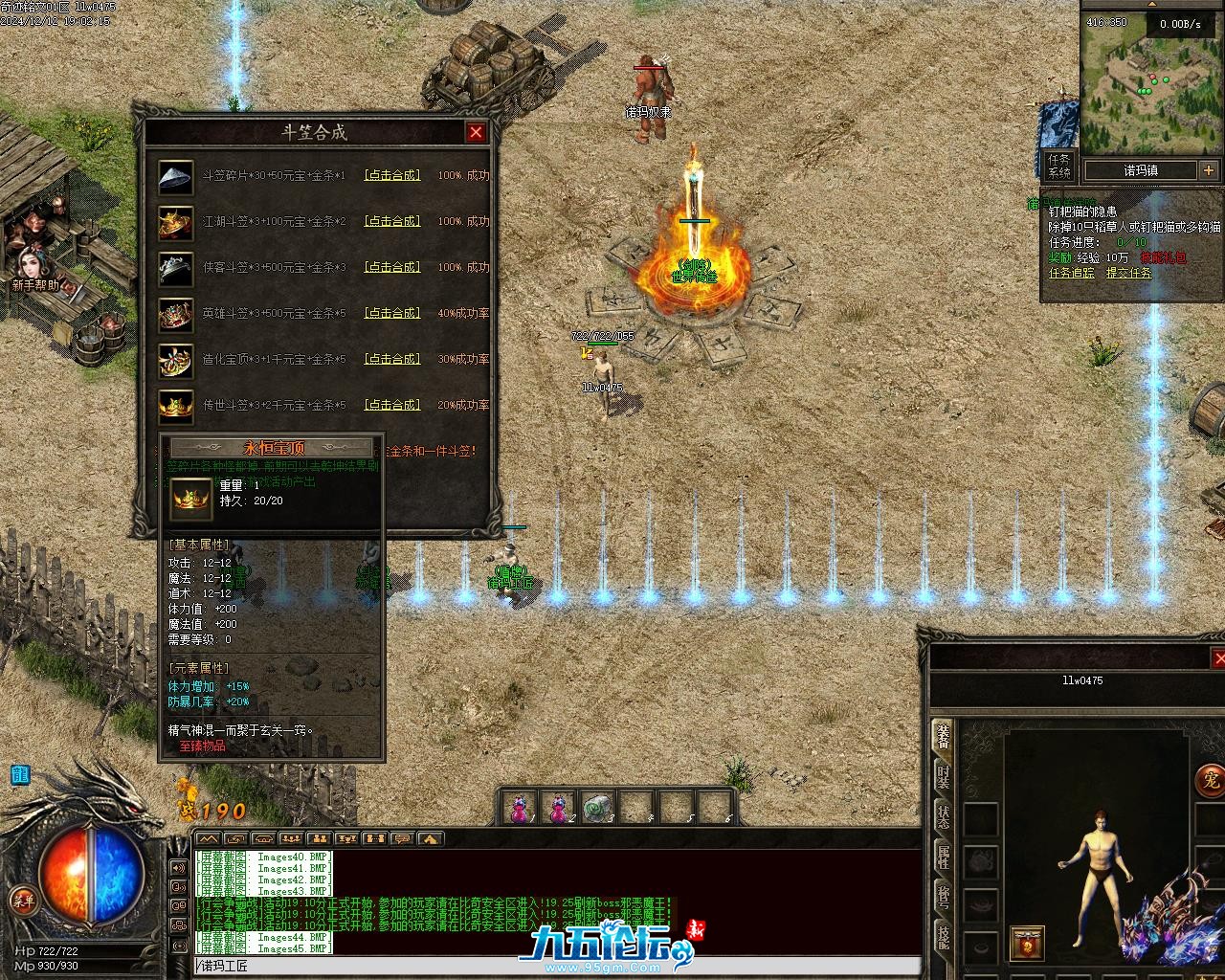Image resolution: width=1225 pixels, height=980 pixels.
Task: Synthesize using the 侠客斗笠 recipe link
Action: pos(392,267)
